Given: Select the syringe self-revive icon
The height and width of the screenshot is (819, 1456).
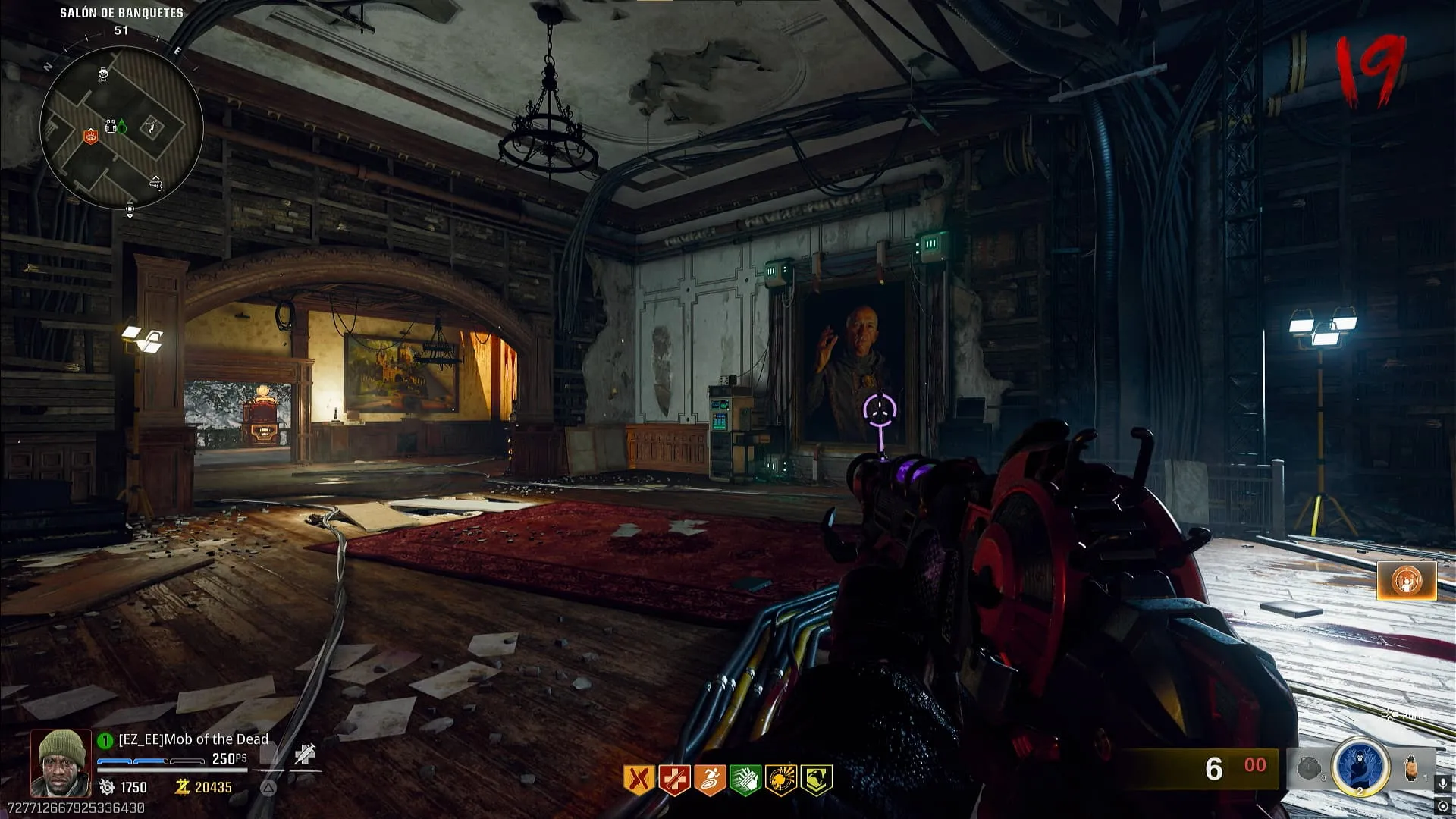Looking at the screenshot, I should click(305, 754).
